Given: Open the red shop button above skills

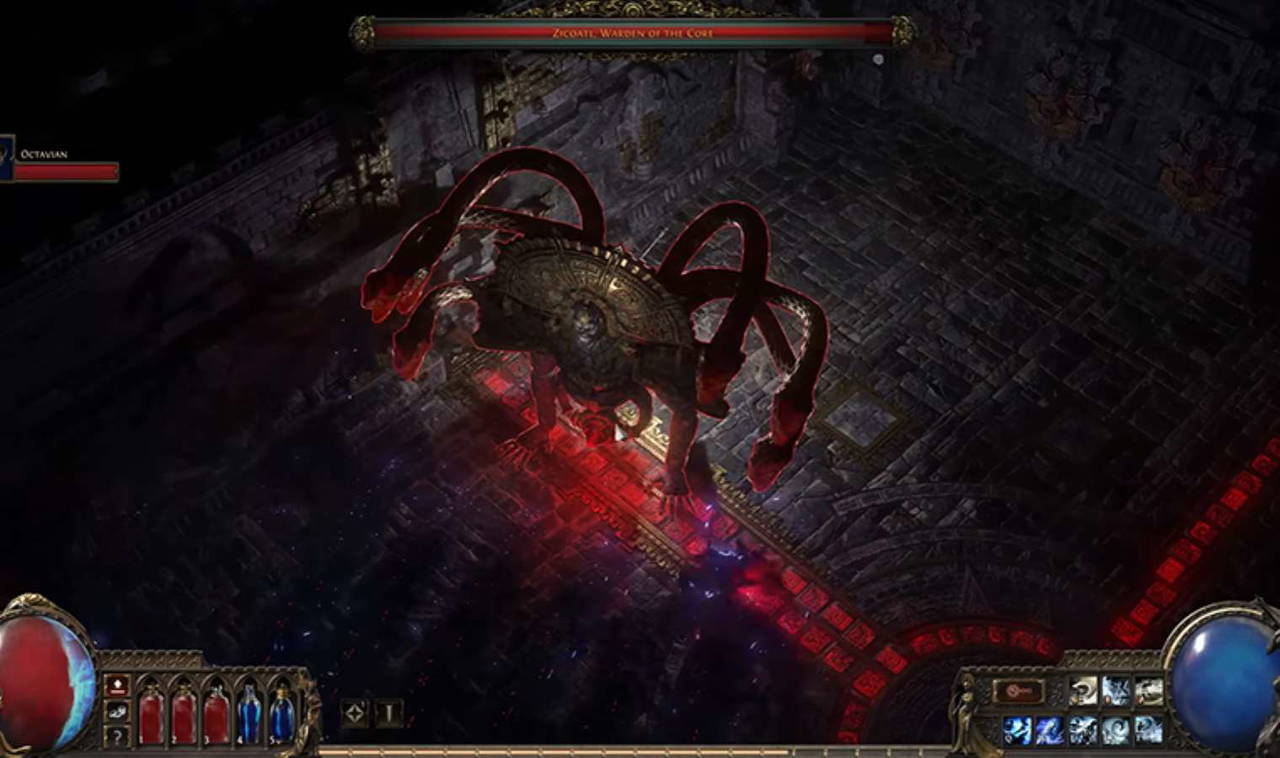Looking at the screenshot, I should [1018, 691].
